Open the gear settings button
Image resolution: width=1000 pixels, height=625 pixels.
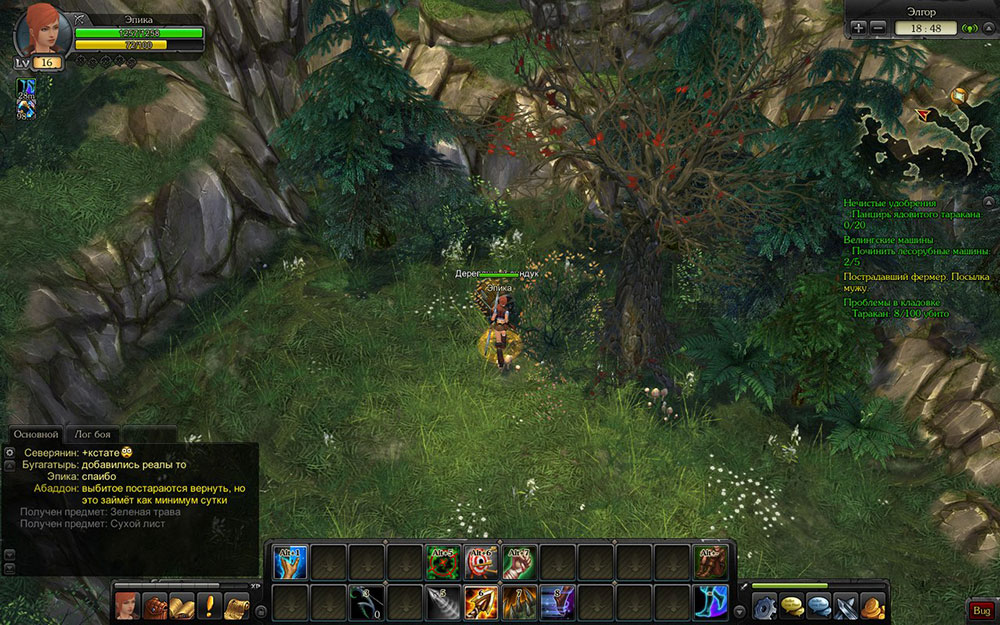tap(766, 606)
